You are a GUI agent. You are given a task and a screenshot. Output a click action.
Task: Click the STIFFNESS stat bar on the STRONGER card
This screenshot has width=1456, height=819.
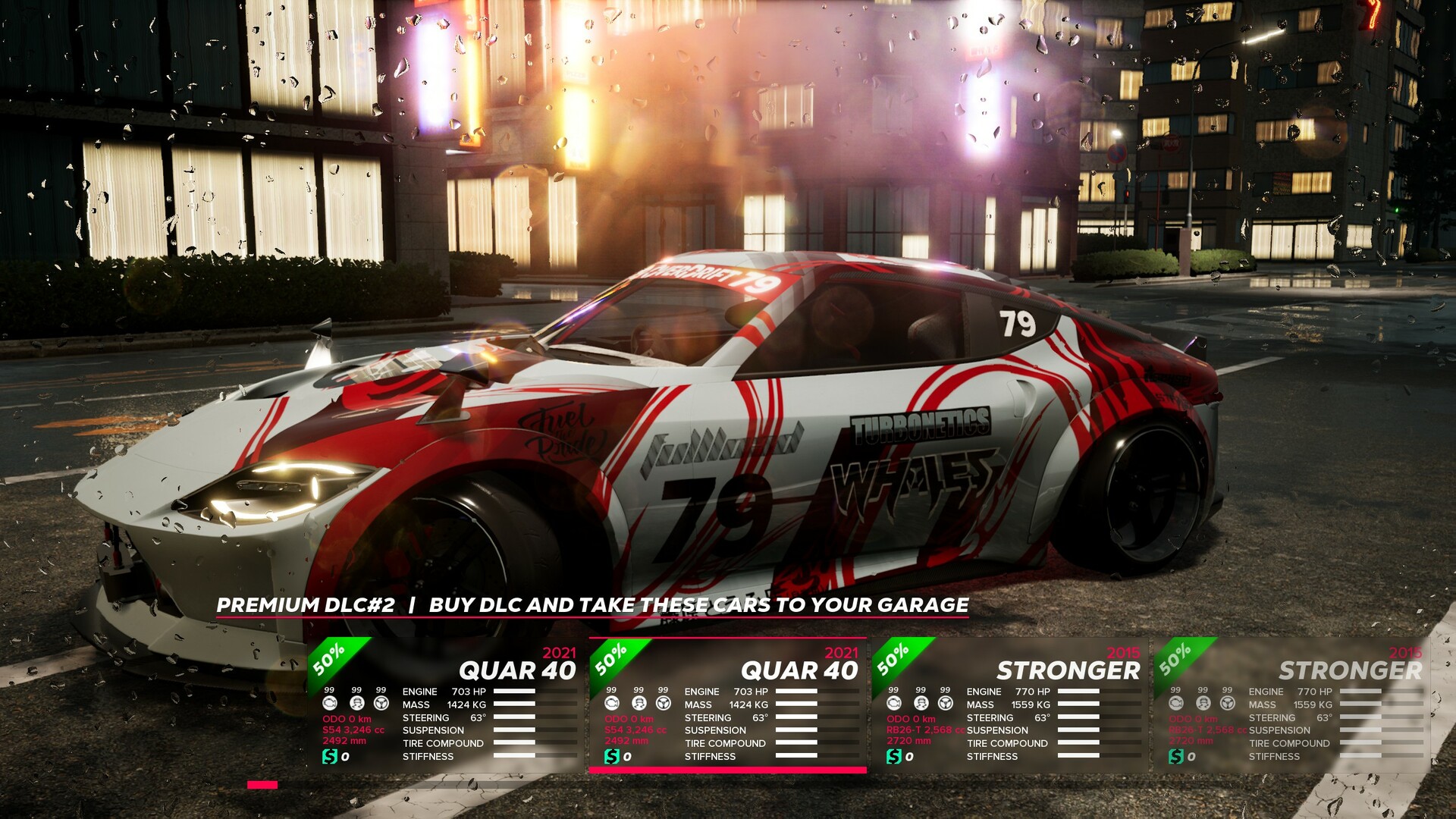(x=1079, y=755)
